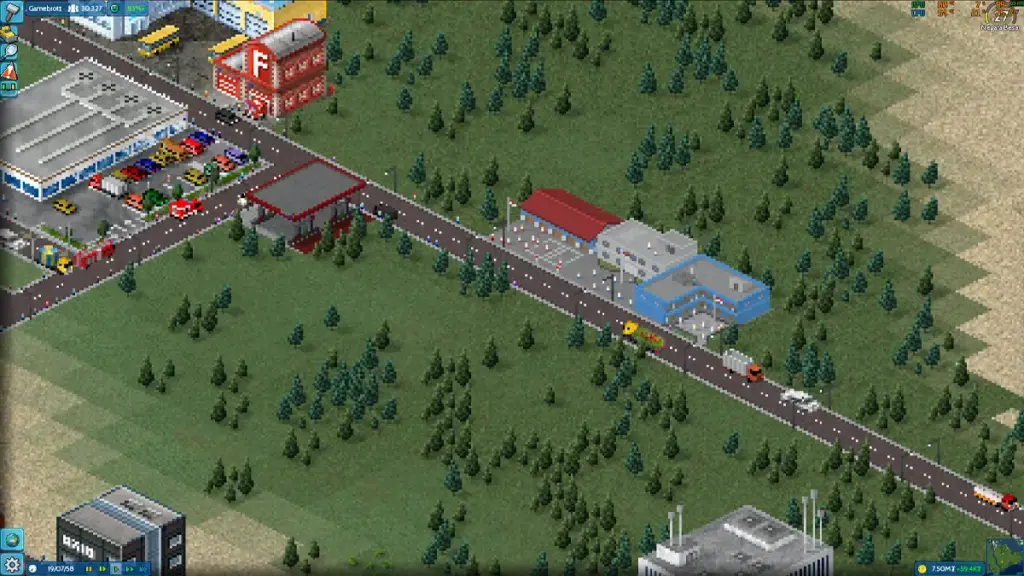Viewport: 1024px width, 576px height.
Task: Open the green bar statistics panel
Action: tap(9, 89)
